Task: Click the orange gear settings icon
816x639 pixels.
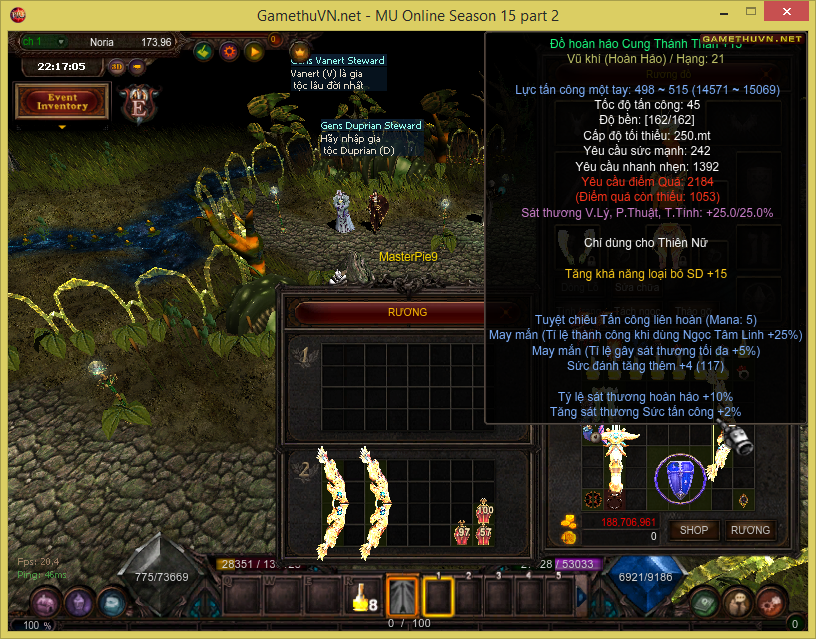Action: pos(228,51)
